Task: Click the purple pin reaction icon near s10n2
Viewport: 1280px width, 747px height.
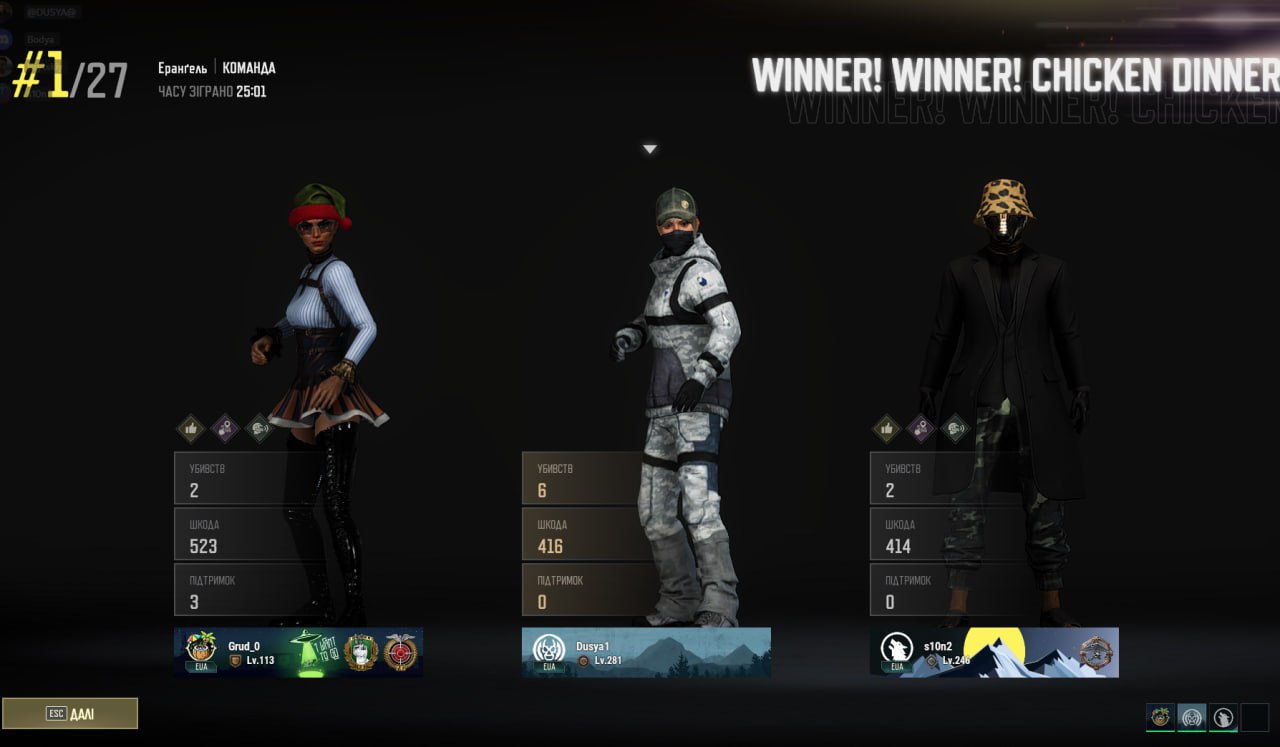Action: [920, 430]
